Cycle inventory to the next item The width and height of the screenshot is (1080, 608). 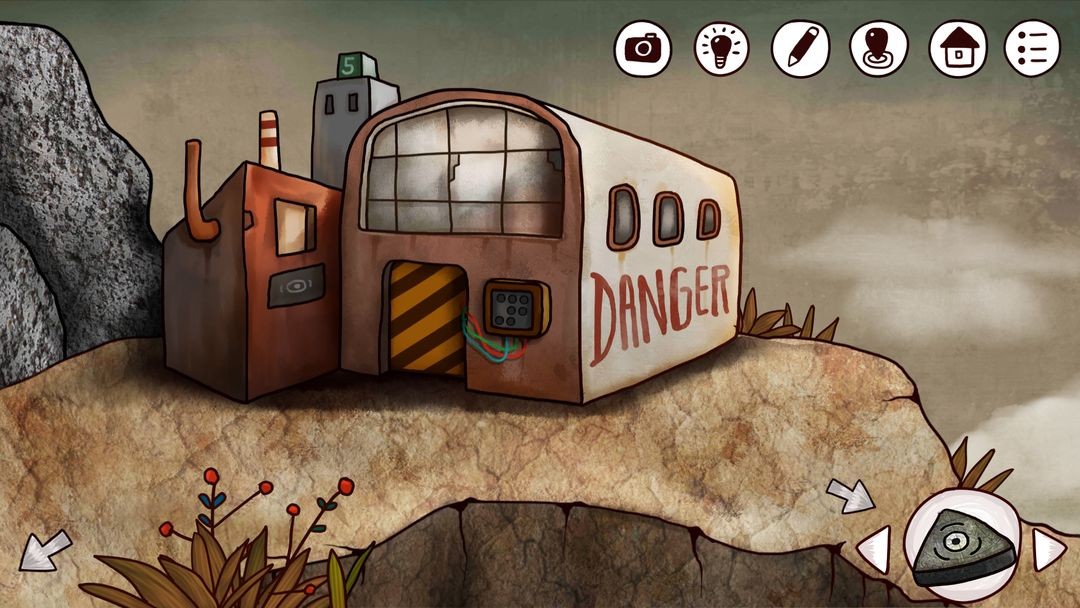1047,549
